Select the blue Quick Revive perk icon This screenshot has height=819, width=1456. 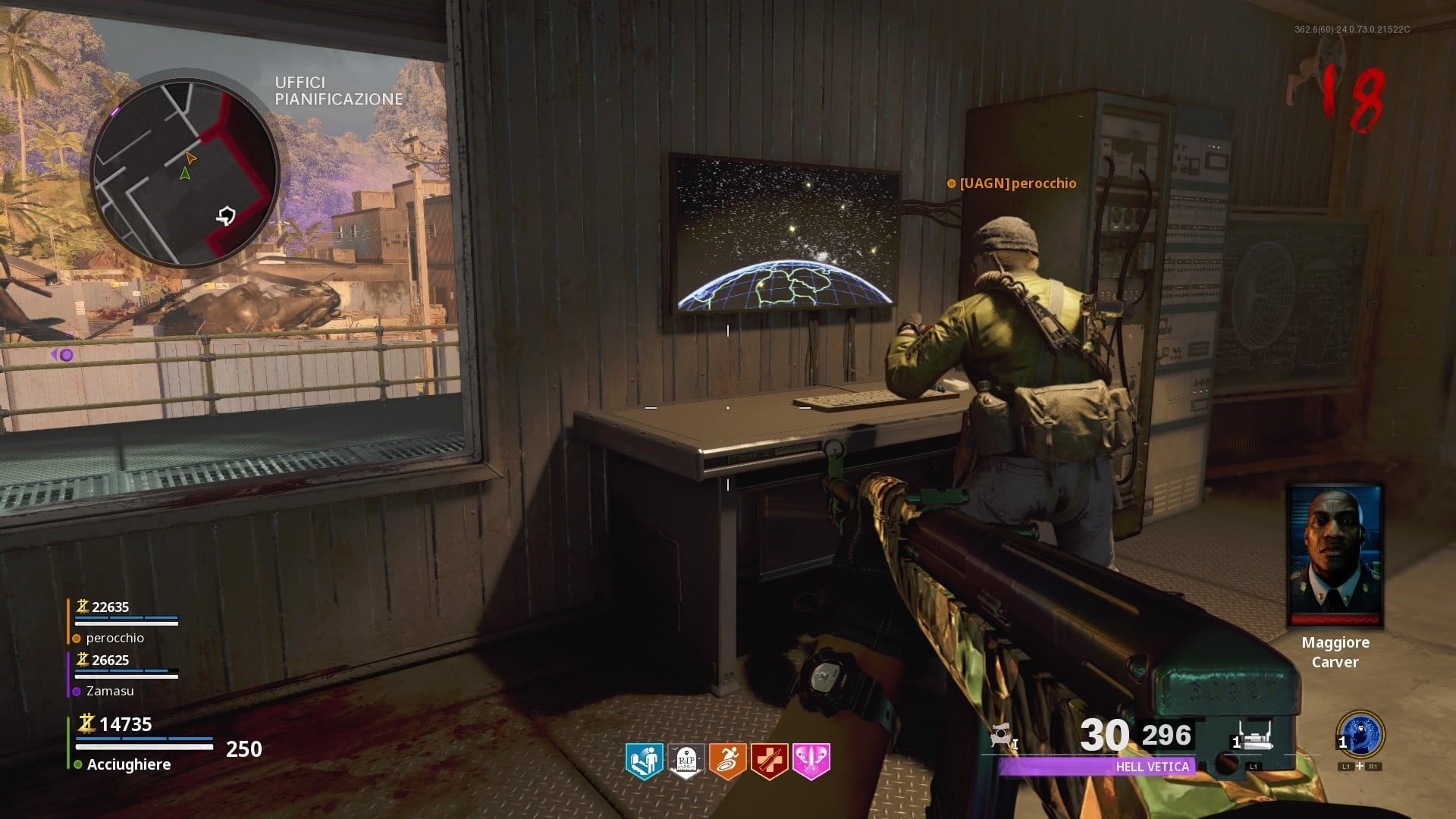[644, 761]
